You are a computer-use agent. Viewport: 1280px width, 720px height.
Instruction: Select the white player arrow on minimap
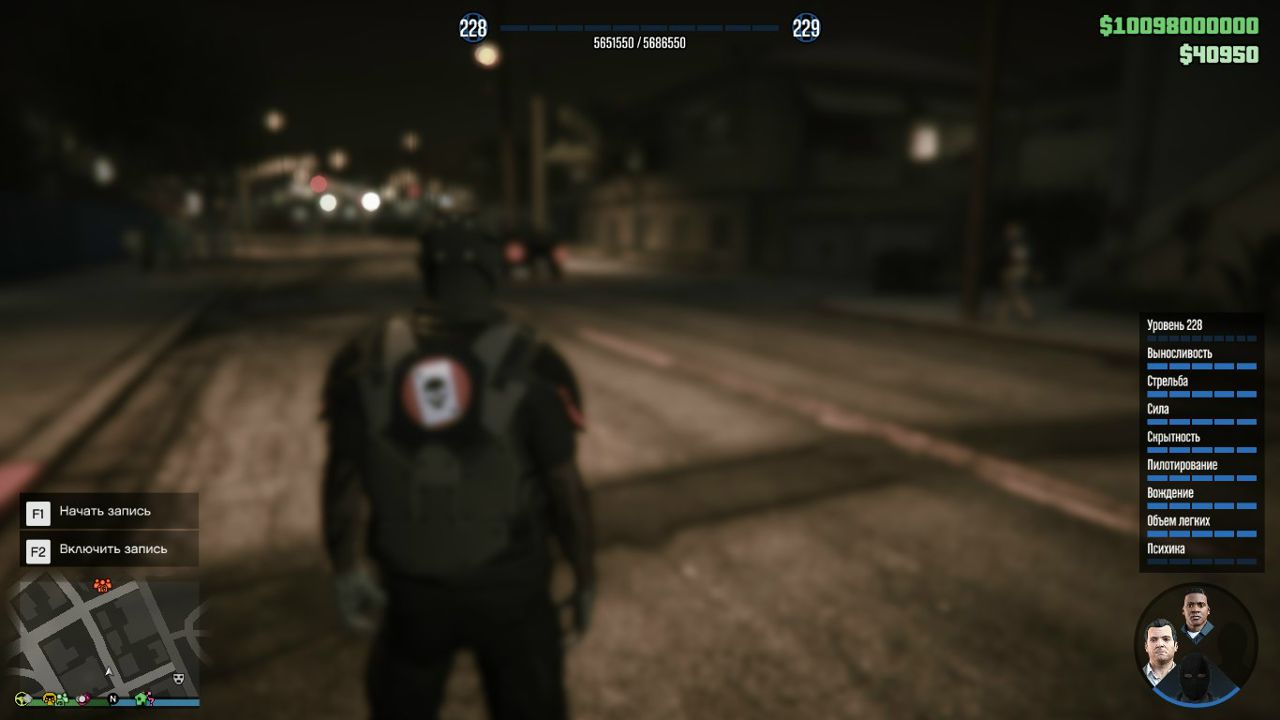pos(108,671)
